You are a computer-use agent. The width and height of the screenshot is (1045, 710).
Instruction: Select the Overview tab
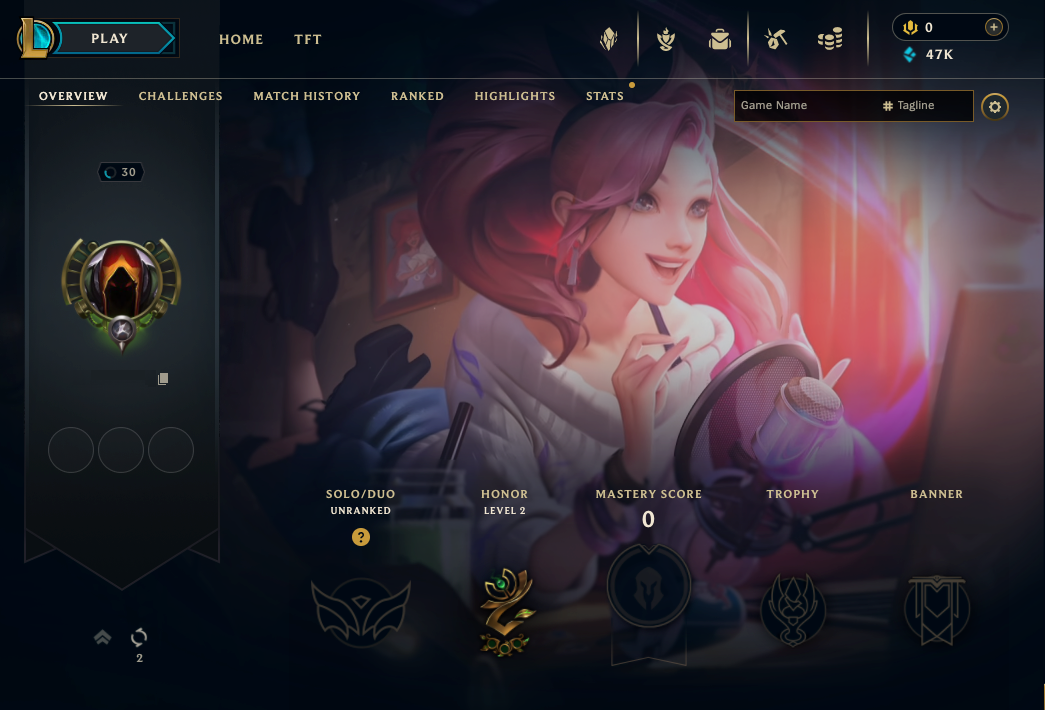73,96
